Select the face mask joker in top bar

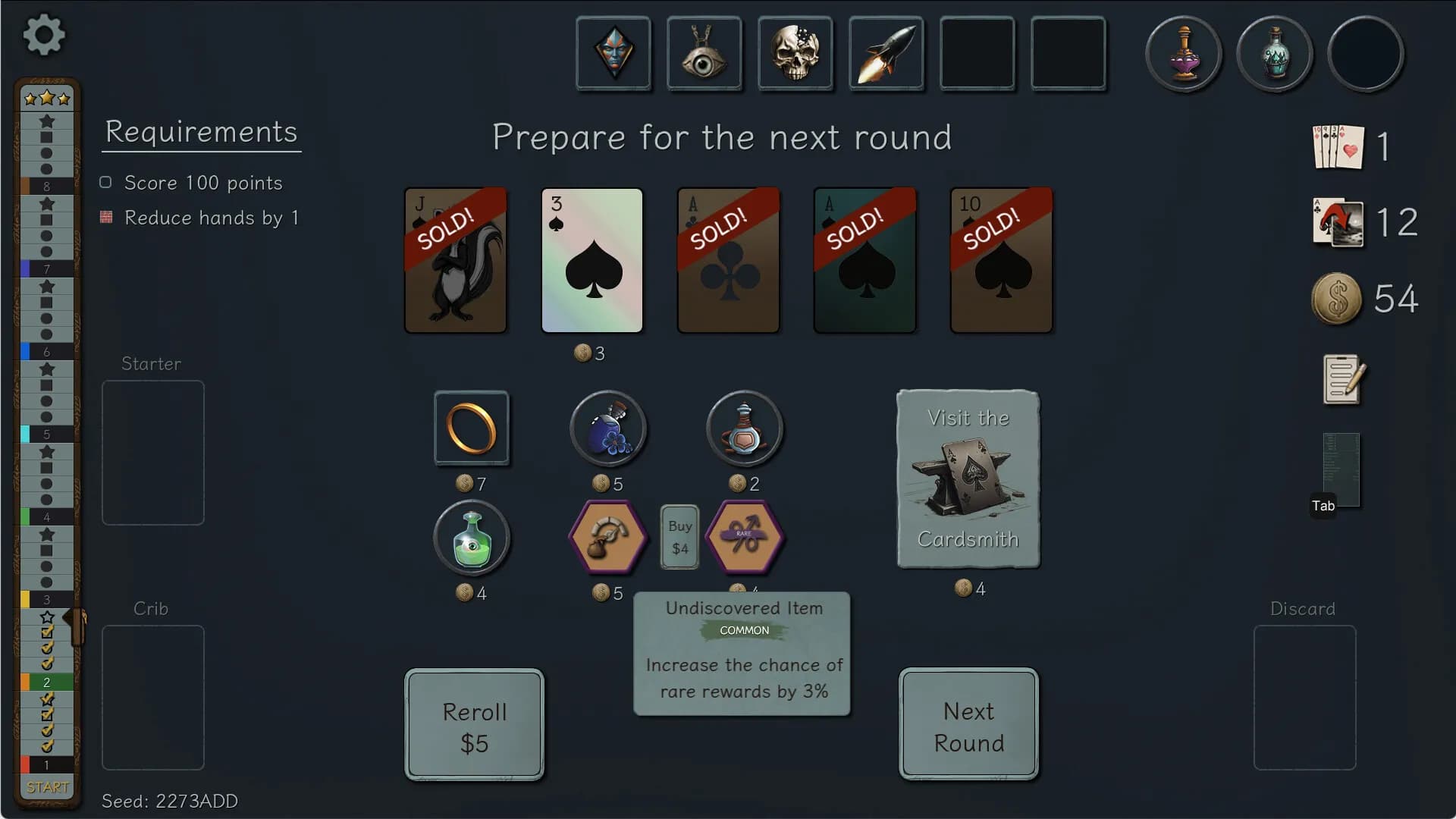coord(613,53)
